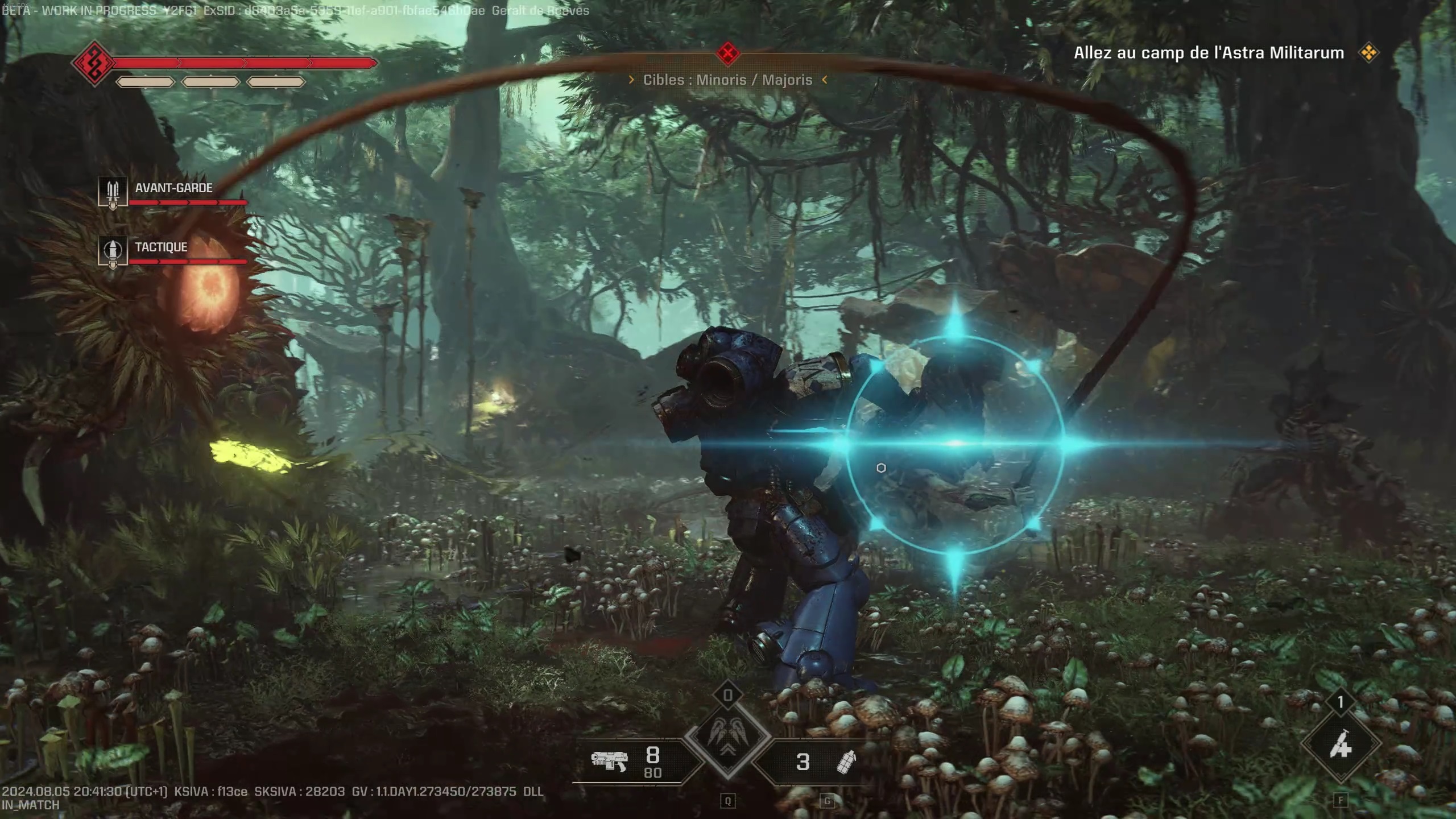Click the red player armor emblem
Screen dimensions: 1456x819
click(94, 63)
